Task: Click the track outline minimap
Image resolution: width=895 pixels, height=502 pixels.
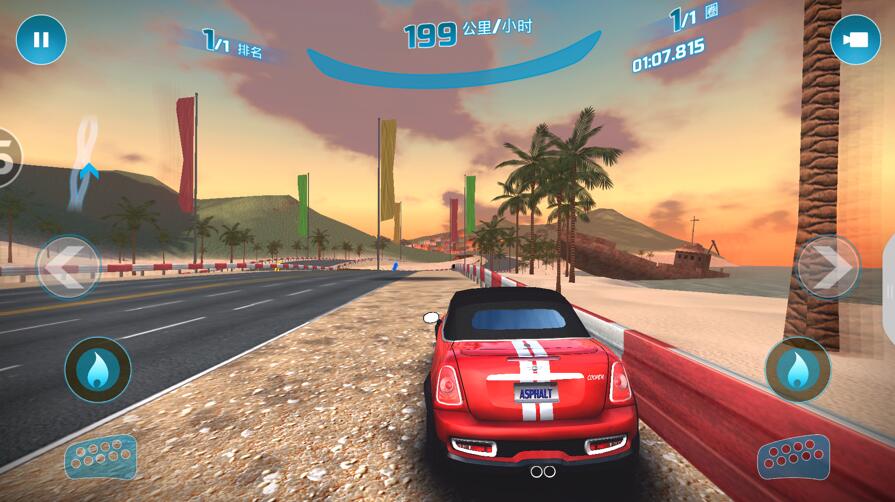Action: click(87, 162)
